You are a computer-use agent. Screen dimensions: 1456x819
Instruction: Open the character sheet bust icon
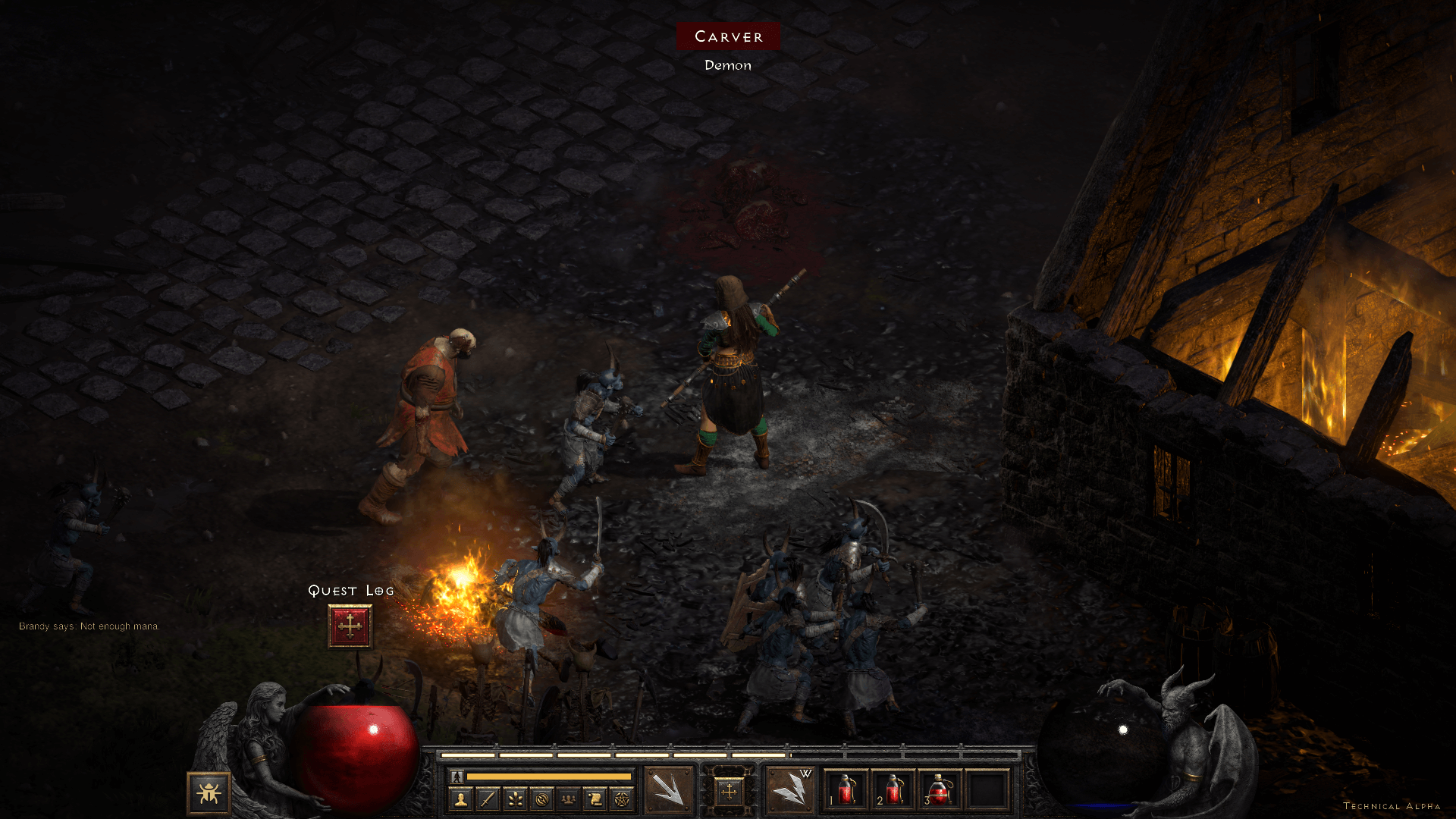tap(460, 799)
